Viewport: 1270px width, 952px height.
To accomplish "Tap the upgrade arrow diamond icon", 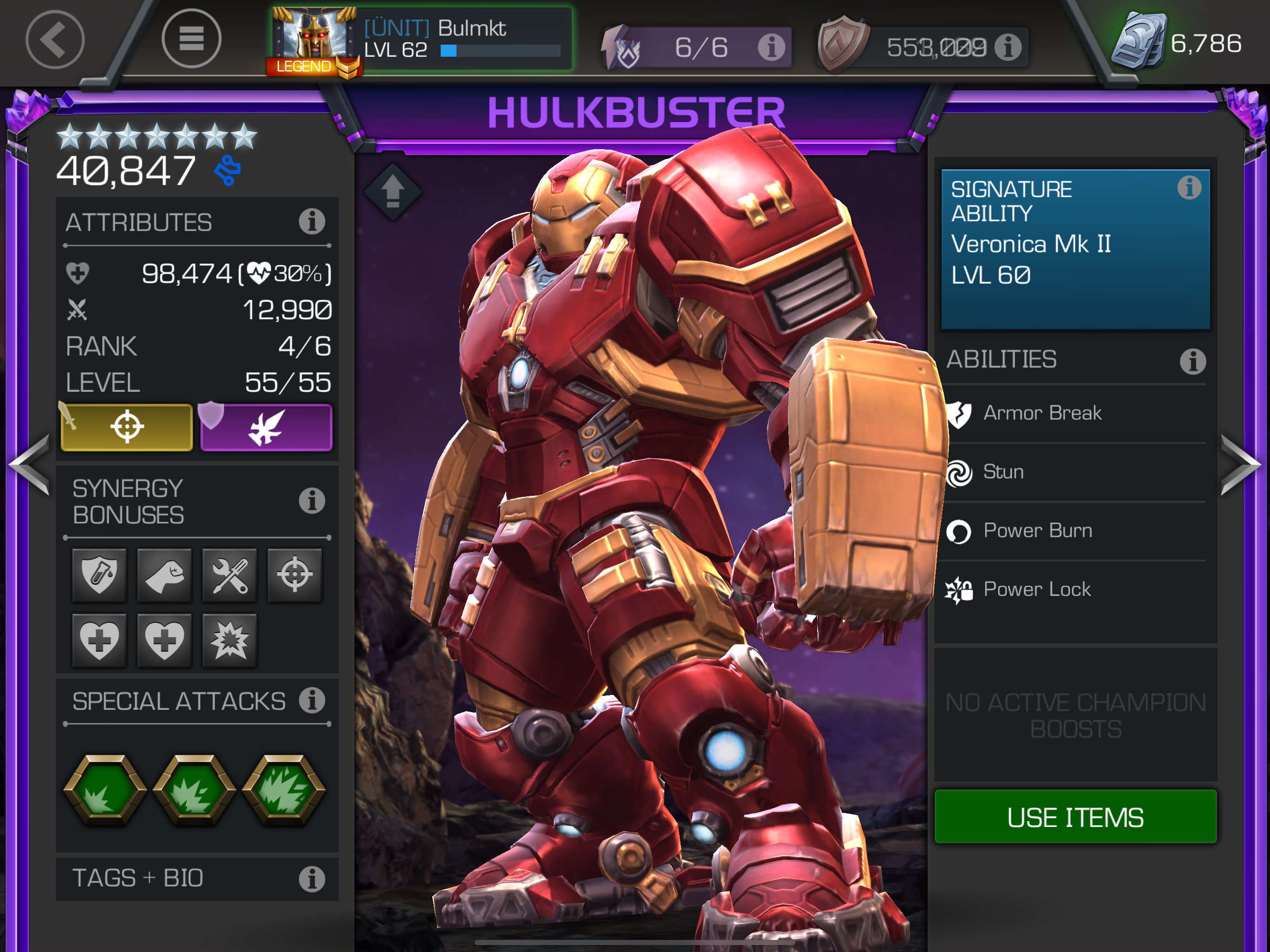I will coord(393,191).
